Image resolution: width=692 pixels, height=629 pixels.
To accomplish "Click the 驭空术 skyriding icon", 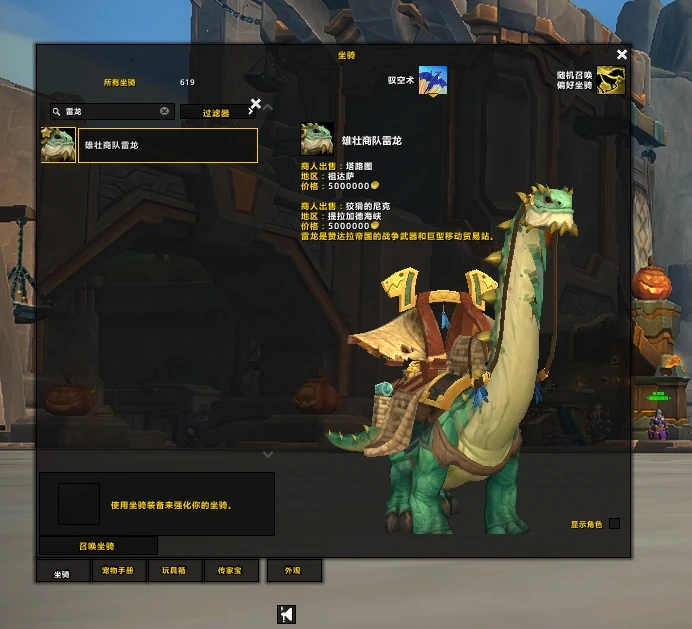I will [433, 81].
